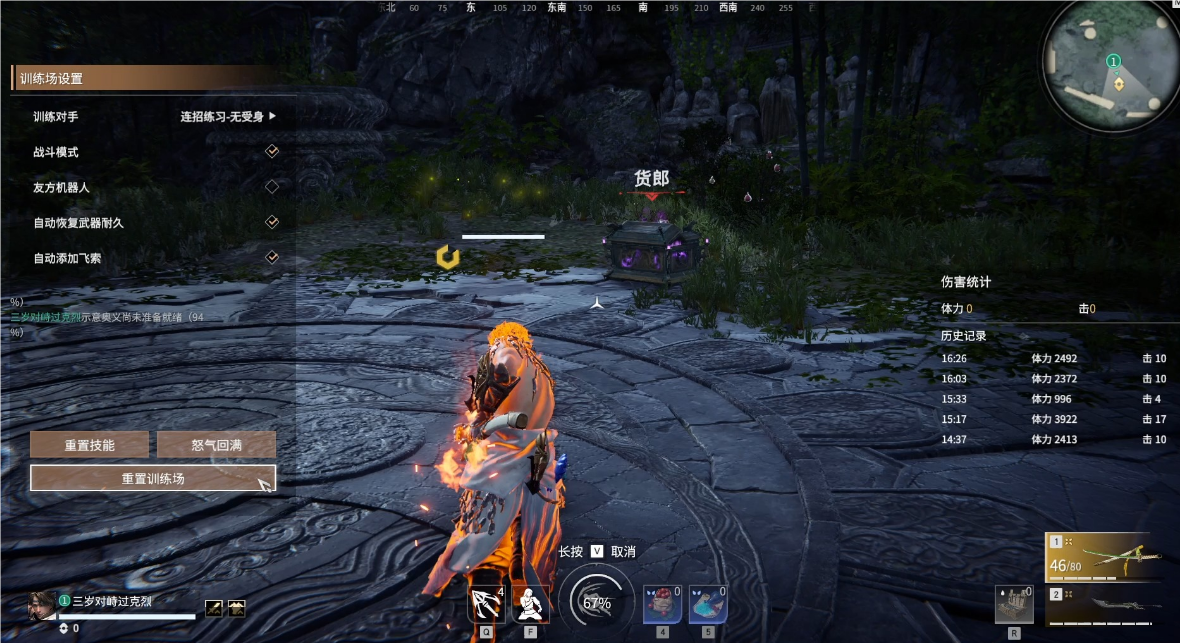The image size is (1180, 643).
Task: Change the 训练对手 opponent selector
Action: (x=228, y=116)
